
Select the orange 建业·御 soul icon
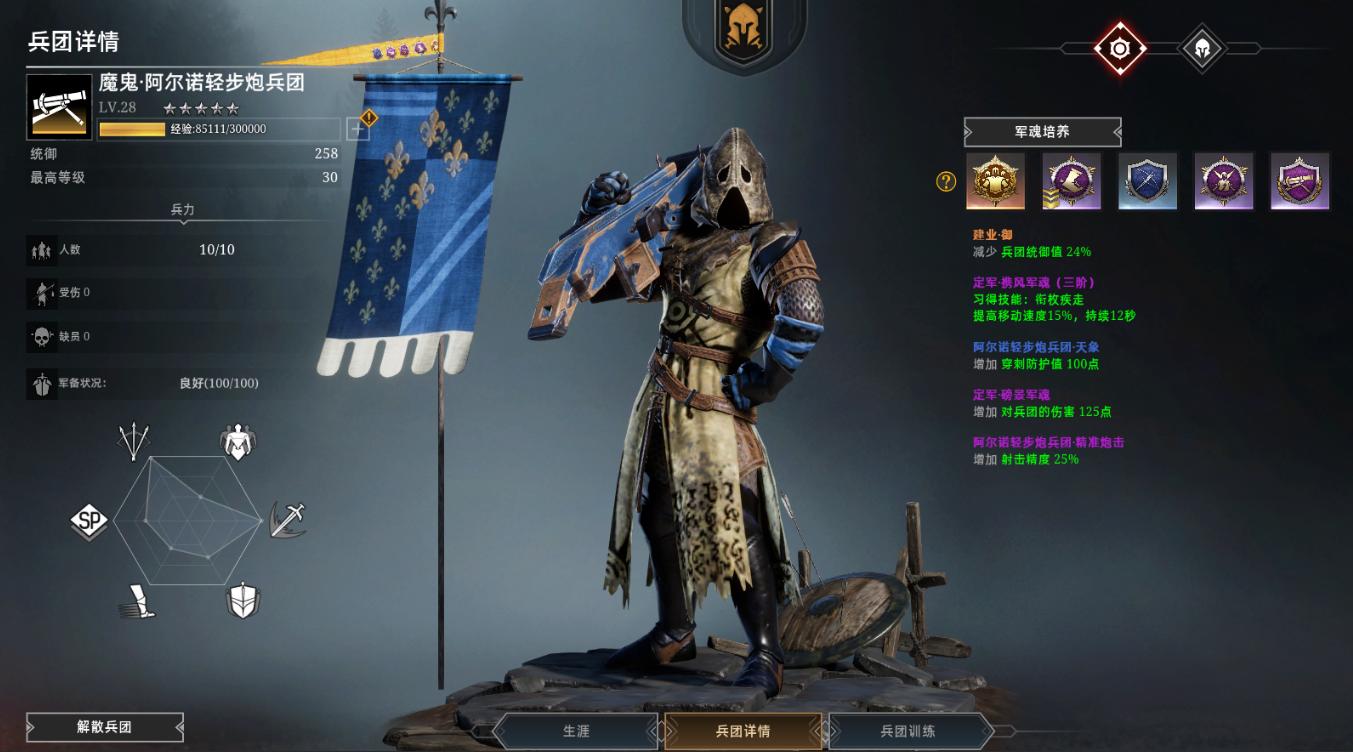(995, 181)
